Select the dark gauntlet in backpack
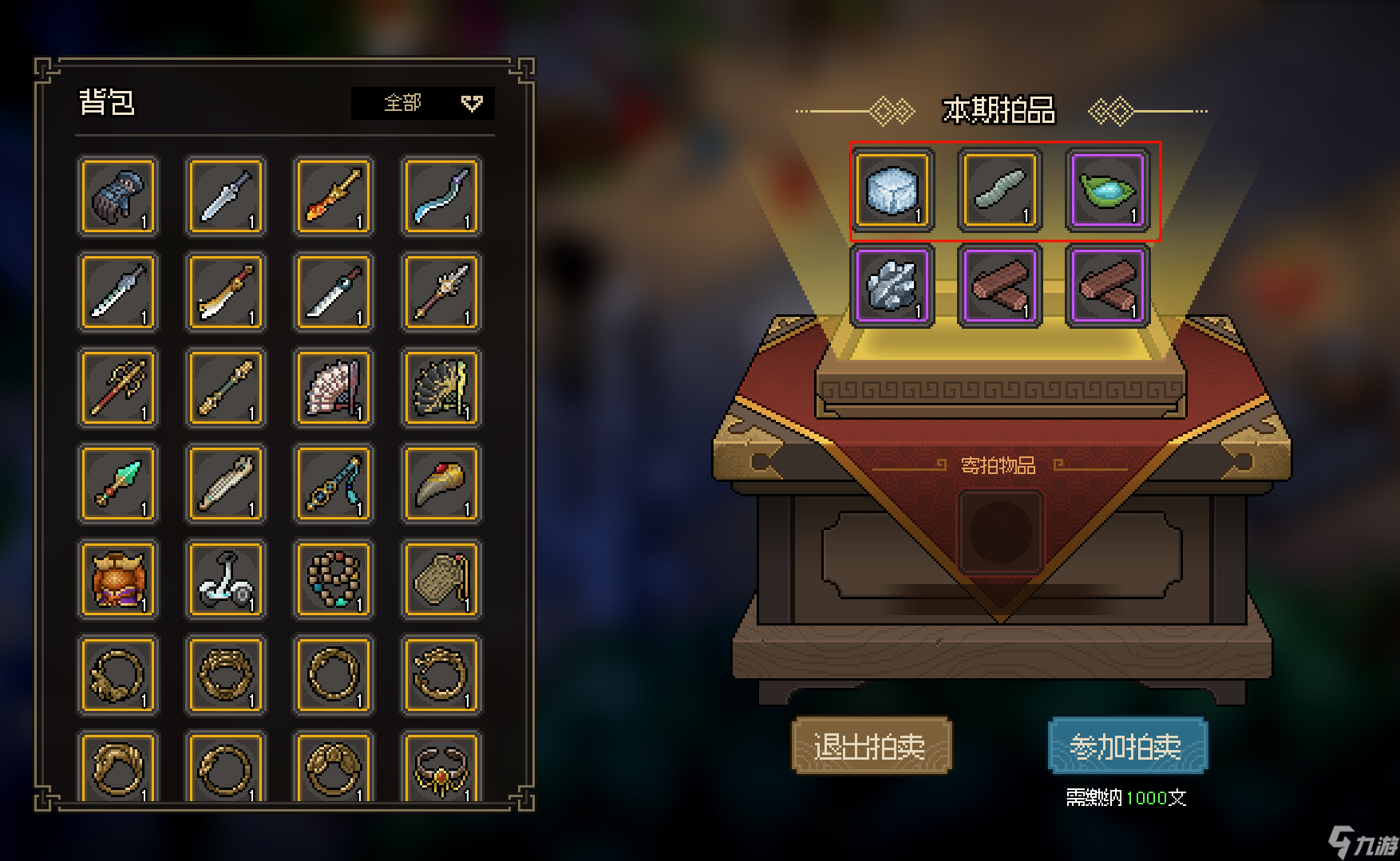Viewport: 1400px width, 861px height. 118,196
